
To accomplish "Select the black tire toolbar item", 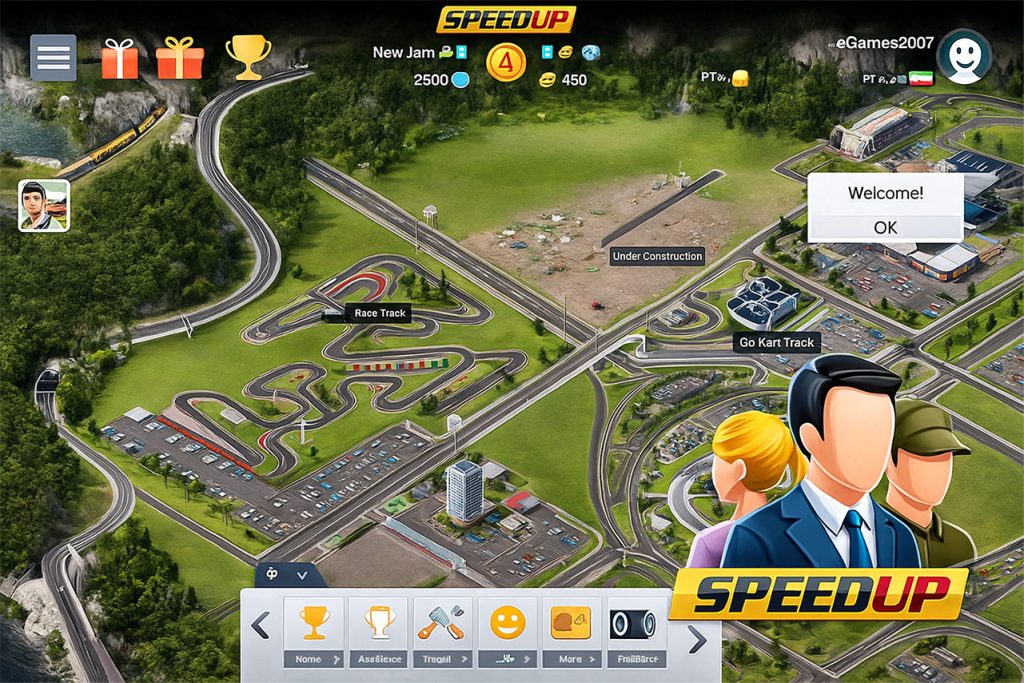I will pyautogui.click(x=633, y=625).
